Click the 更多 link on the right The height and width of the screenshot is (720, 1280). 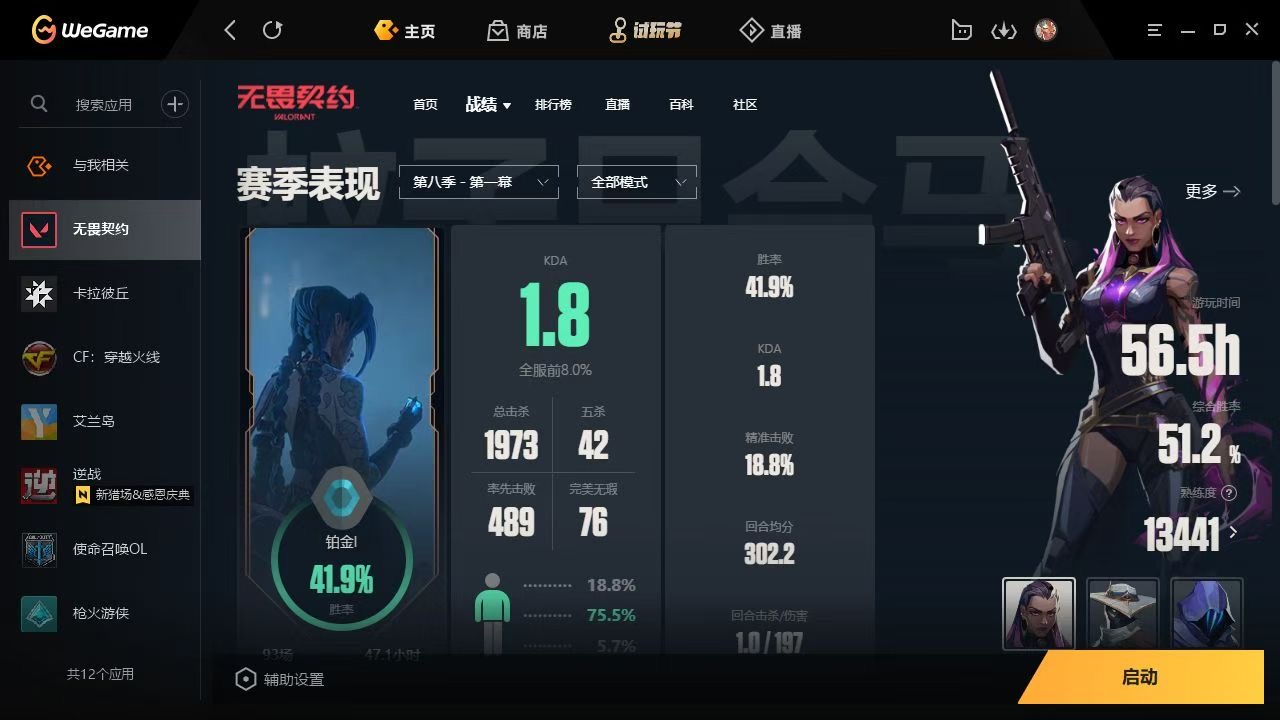1211,191
